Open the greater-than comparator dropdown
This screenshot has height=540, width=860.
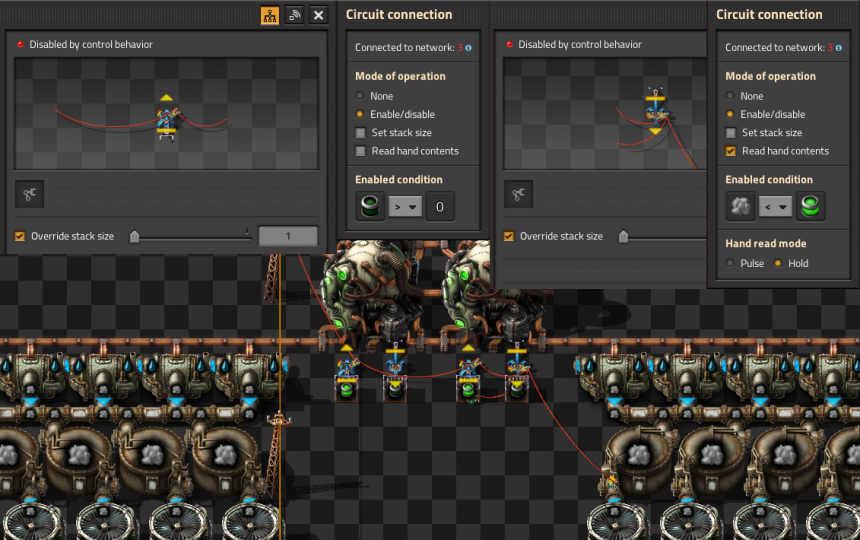coord(405,207)
